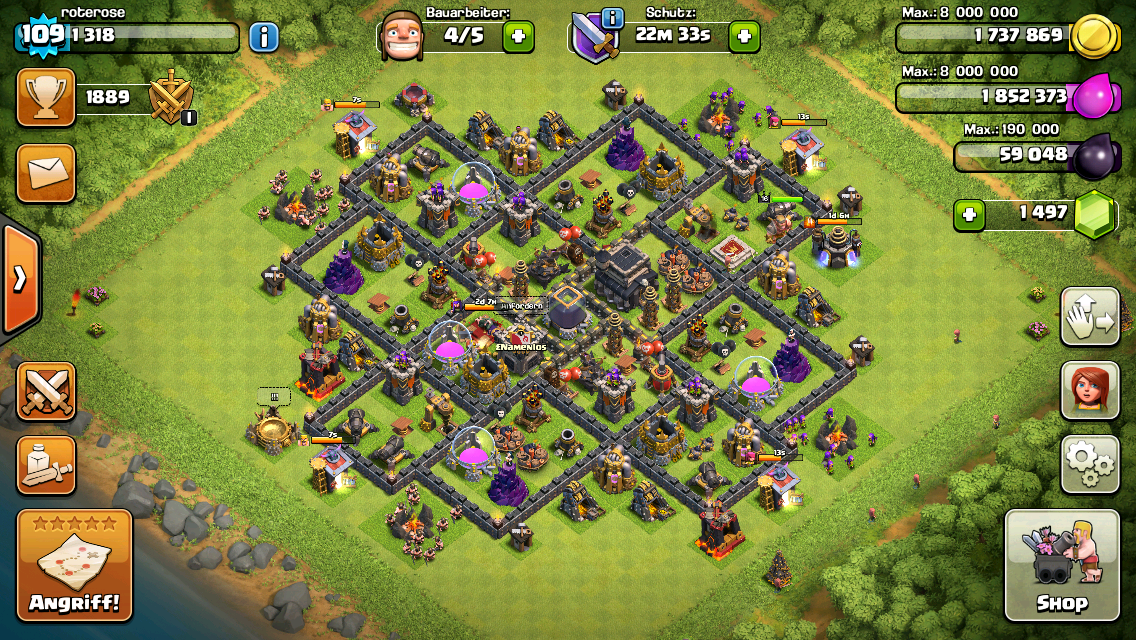Tap the level 109 experience badge
Viewport: 1136px width, 640px height.
[42, 35]
